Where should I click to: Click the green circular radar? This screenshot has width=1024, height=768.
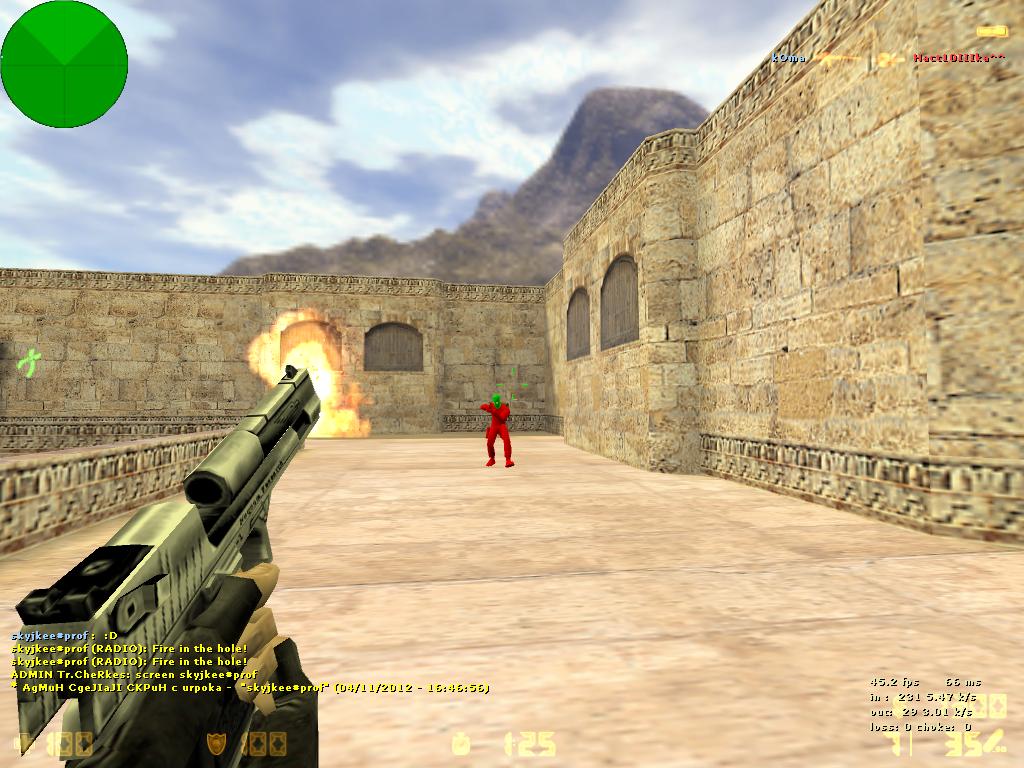(64, 64)
